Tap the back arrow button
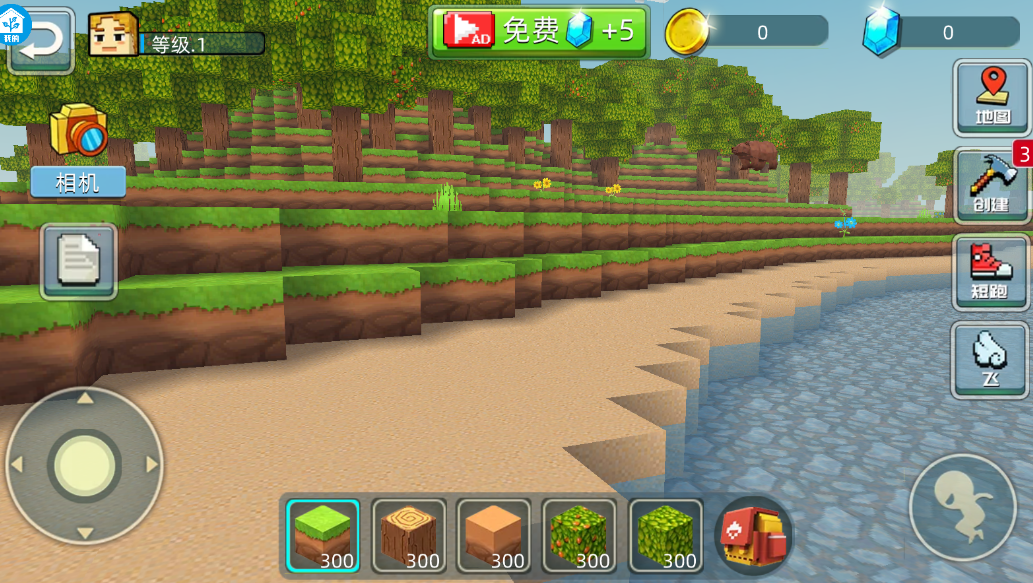 42,41
